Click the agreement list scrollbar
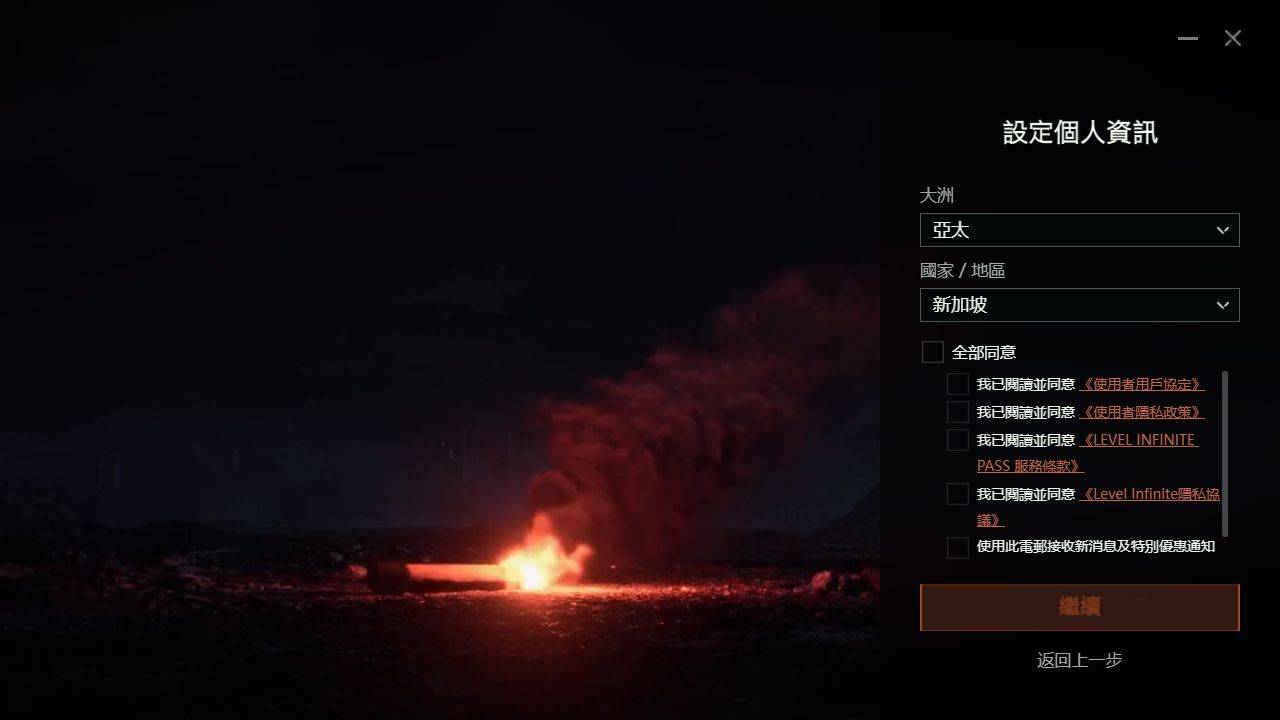1280x720 pixels. coord(1225,453)
